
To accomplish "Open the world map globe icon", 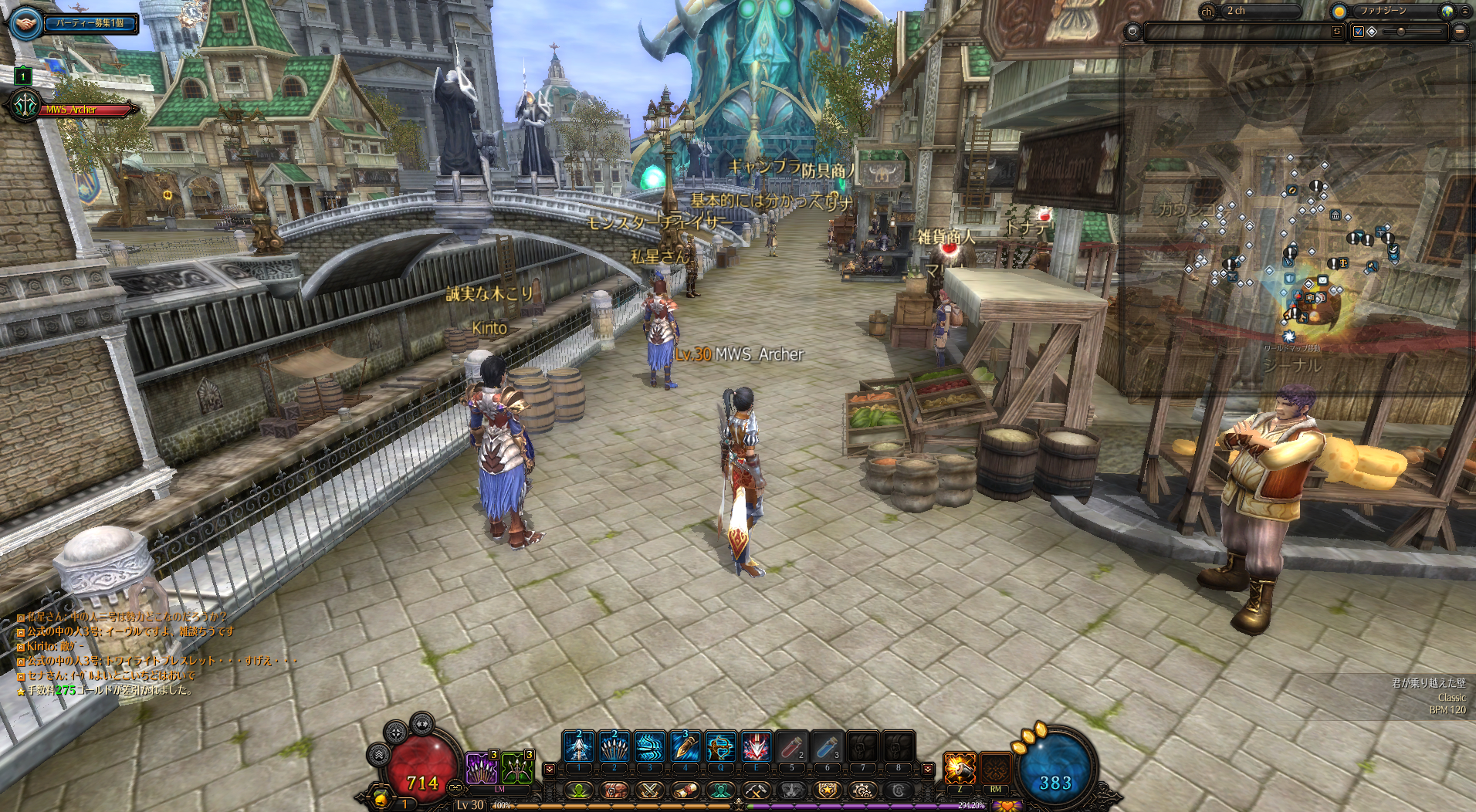I will [x=1447, y=11].
